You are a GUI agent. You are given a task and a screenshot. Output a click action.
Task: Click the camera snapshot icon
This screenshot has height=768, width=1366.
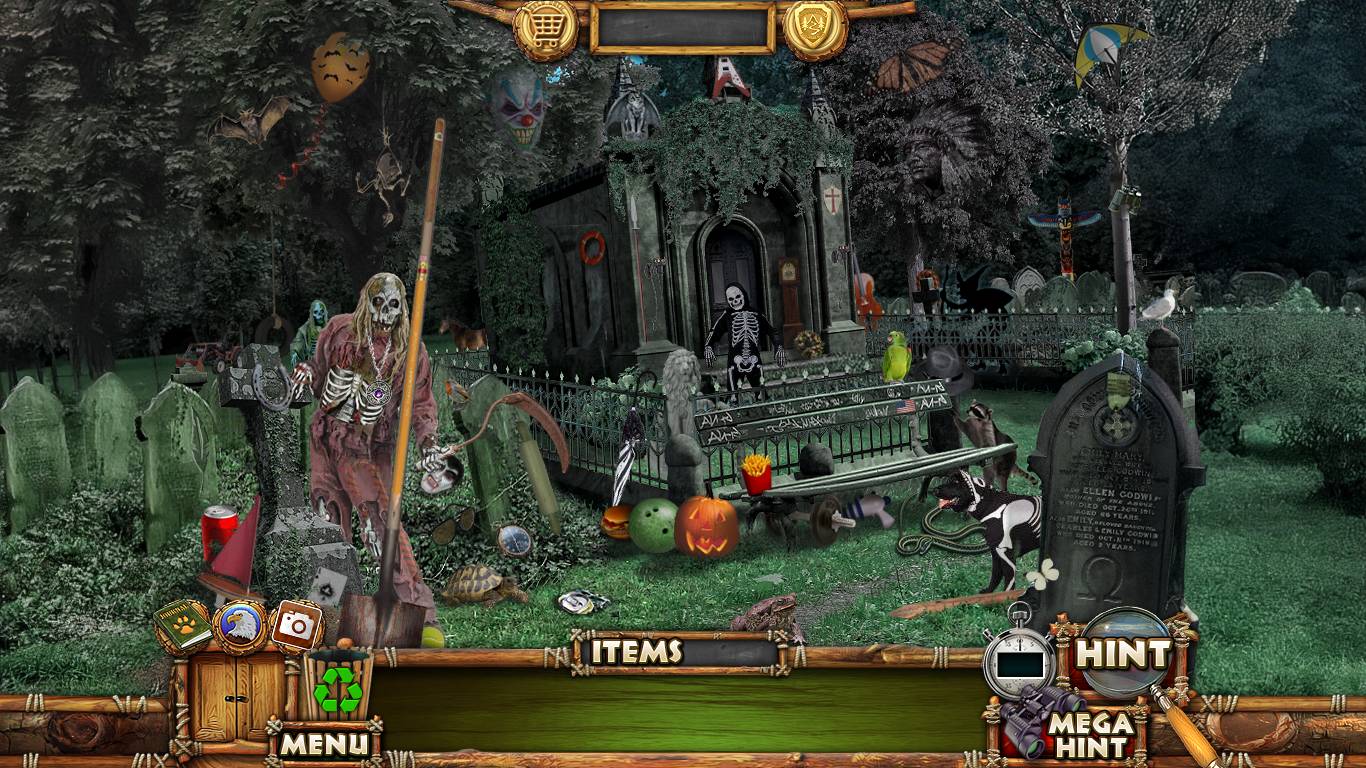click(x=296, y=626)
